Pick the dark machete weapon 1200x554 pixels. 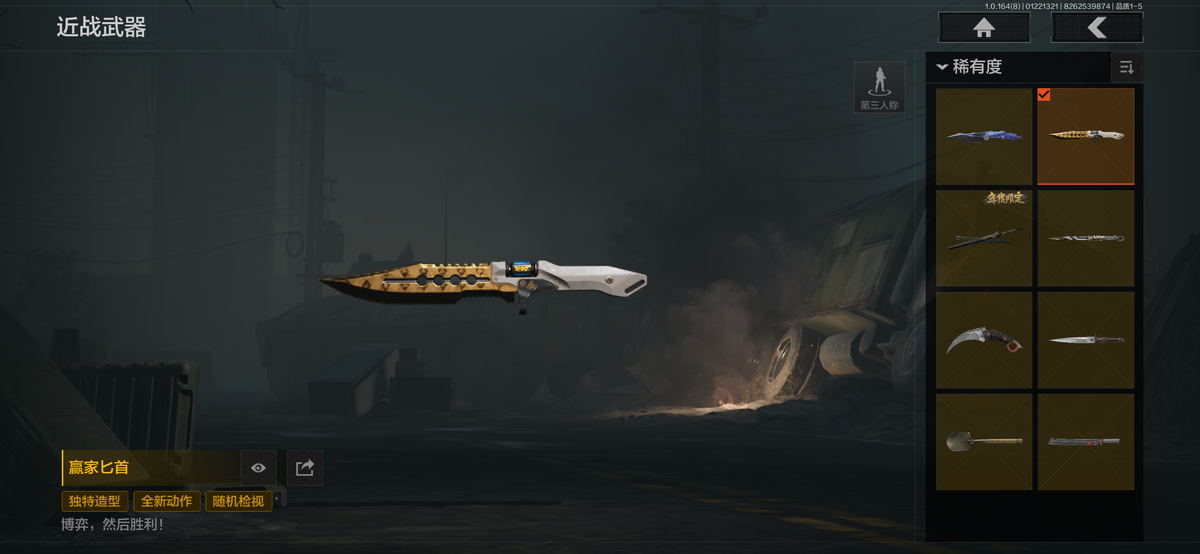pyautogui.click(x=1086, y=441)
